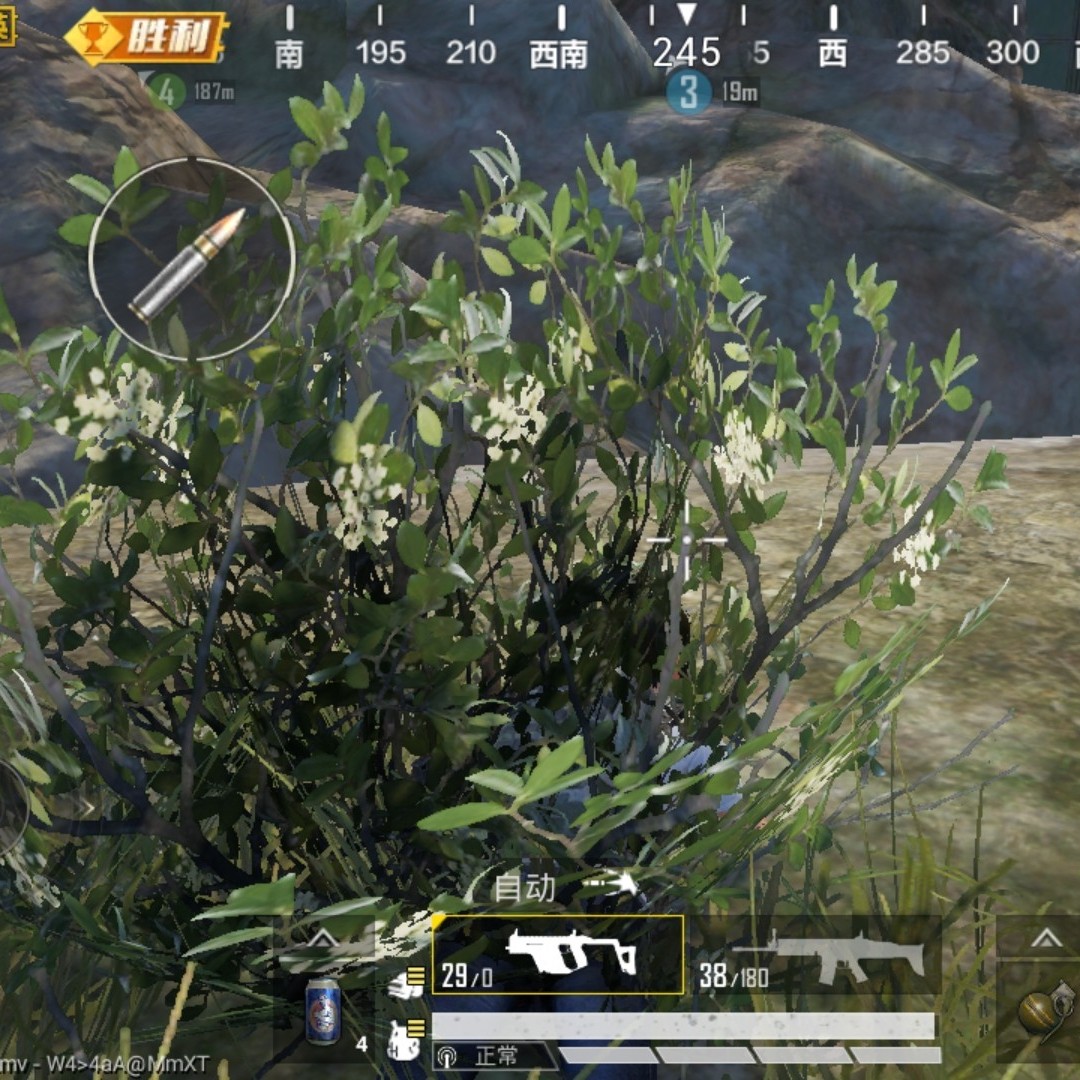Expand the throwables arrow above the grenade
Image resolution: width=1080 pixels, height=1080 pixels.
[x=1046, y=938]
